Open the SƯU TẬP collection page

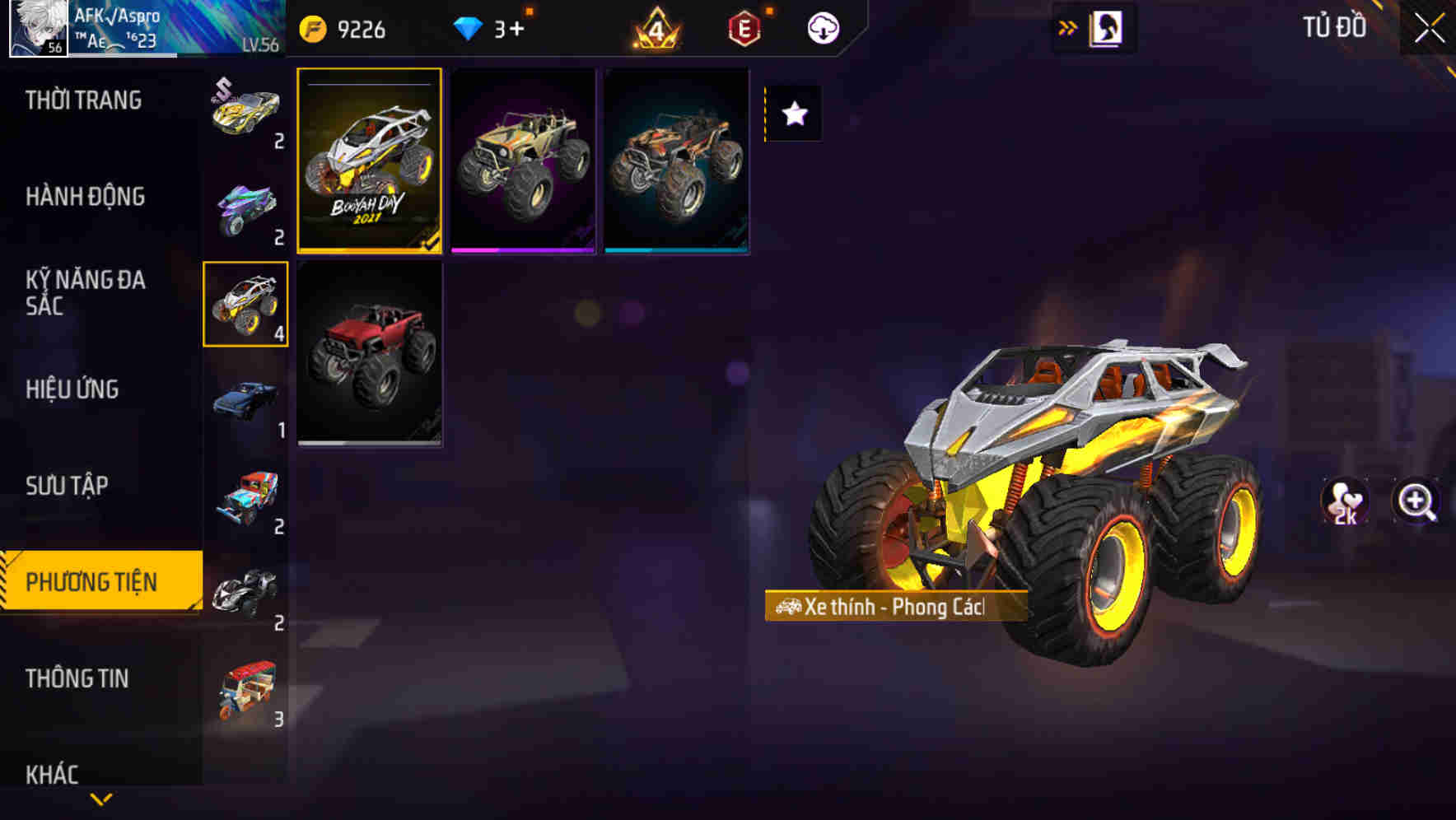coord(68,486)
